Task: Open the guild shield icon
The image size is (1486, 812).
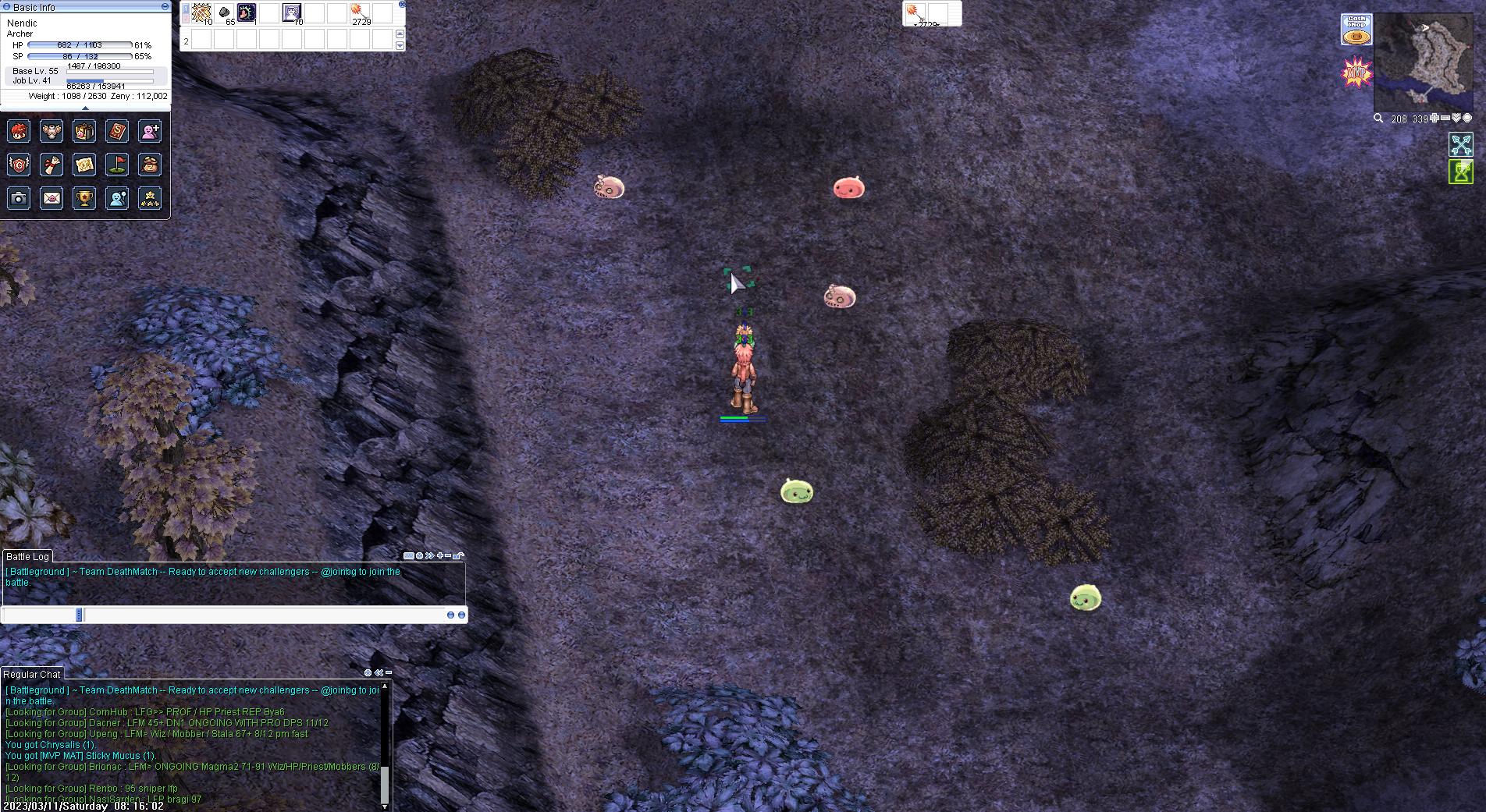Action: [x=17, y=164]
